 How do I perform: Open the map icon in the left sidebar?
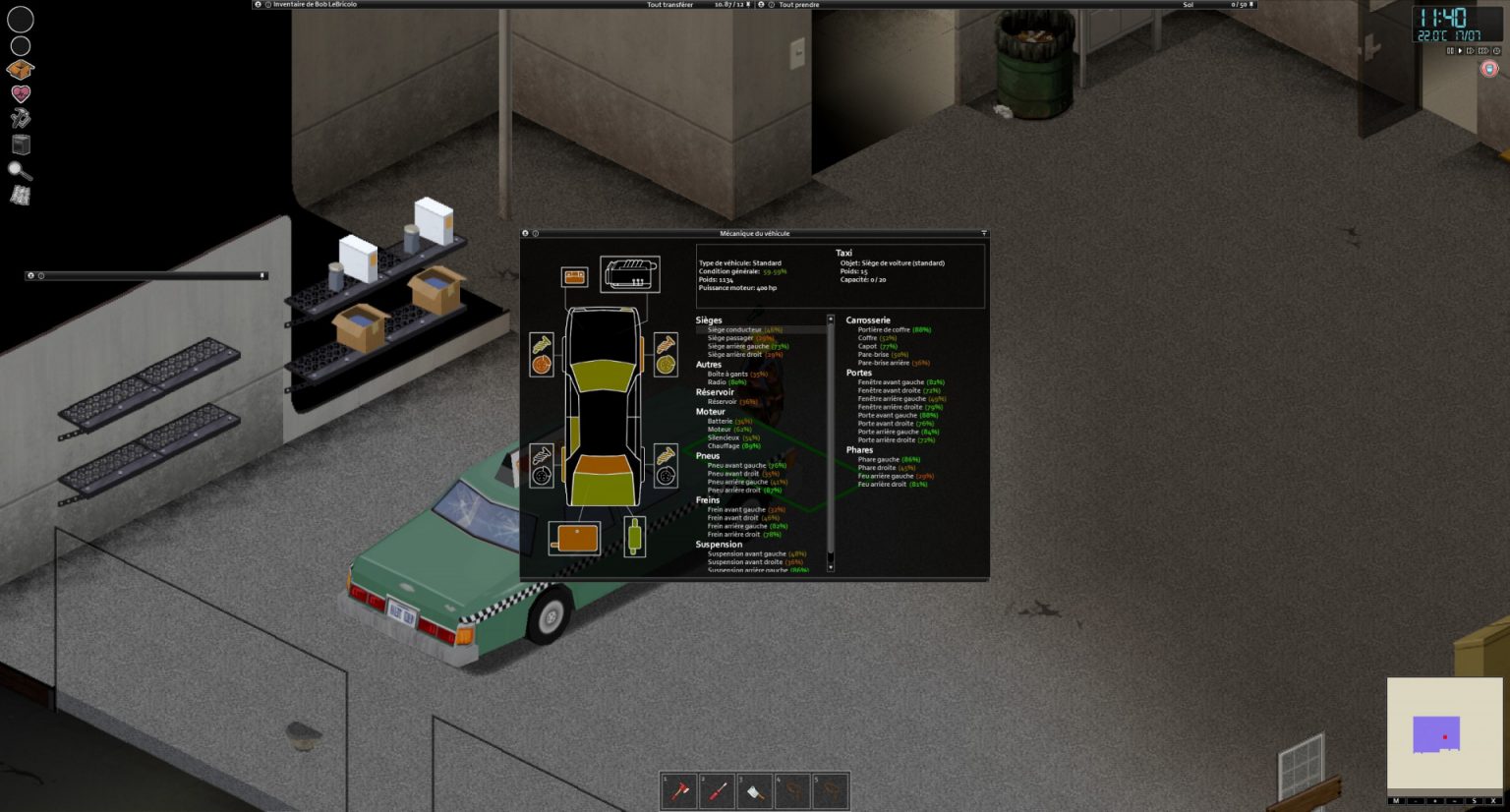(21, 194)
